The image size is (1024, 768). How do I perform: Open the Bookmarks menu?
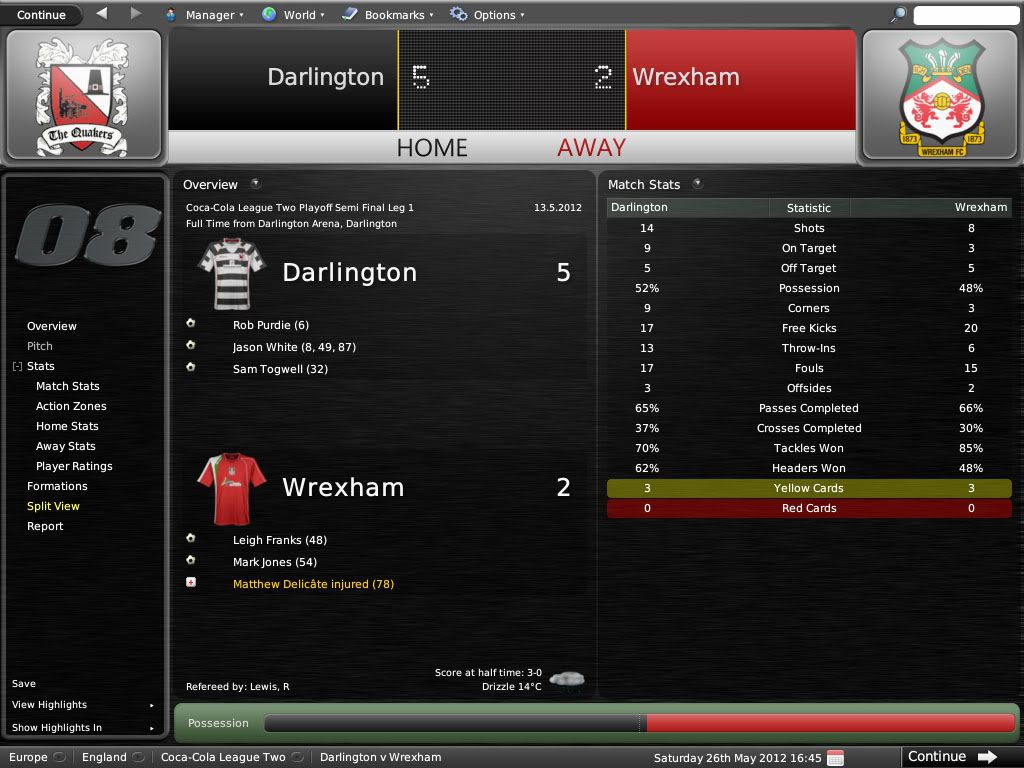coord(387,15)
